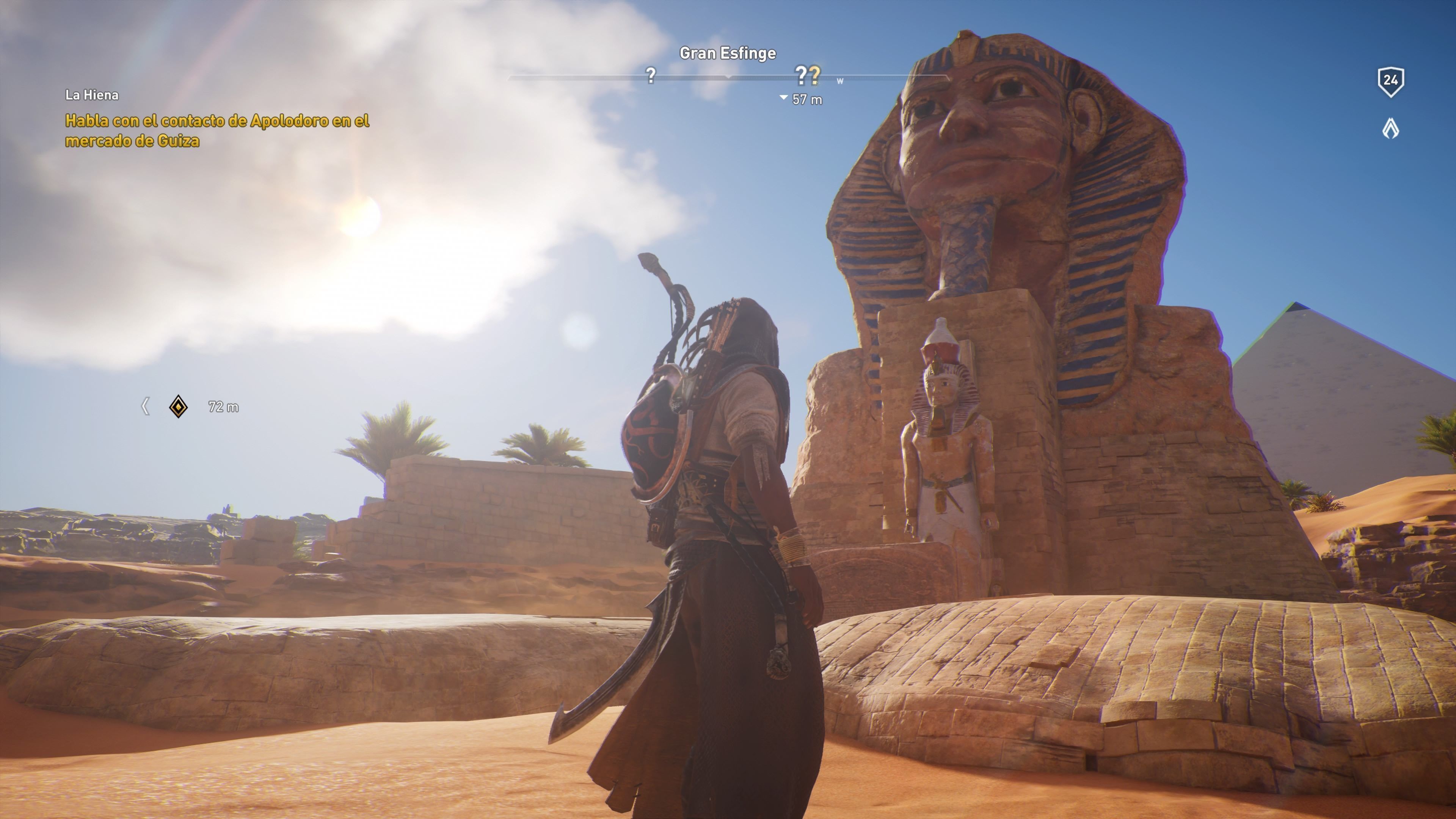Select the gold question mark on compass
Screen dimensions: 1456x819
click(x=814, y=74)
